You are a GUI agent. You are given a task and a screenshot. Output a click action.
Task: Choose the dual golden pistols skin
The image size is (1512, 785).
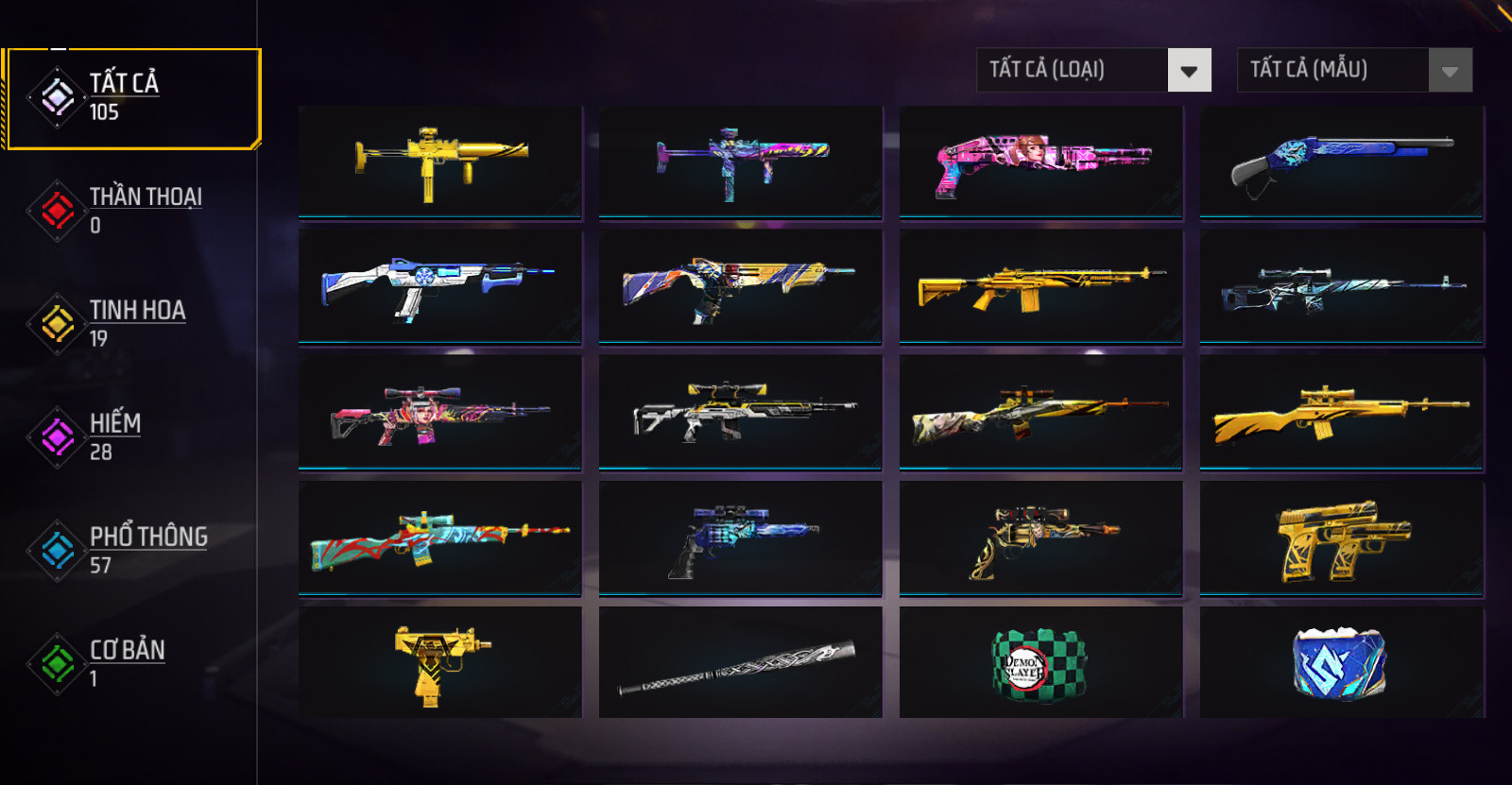coord(1341,538)
